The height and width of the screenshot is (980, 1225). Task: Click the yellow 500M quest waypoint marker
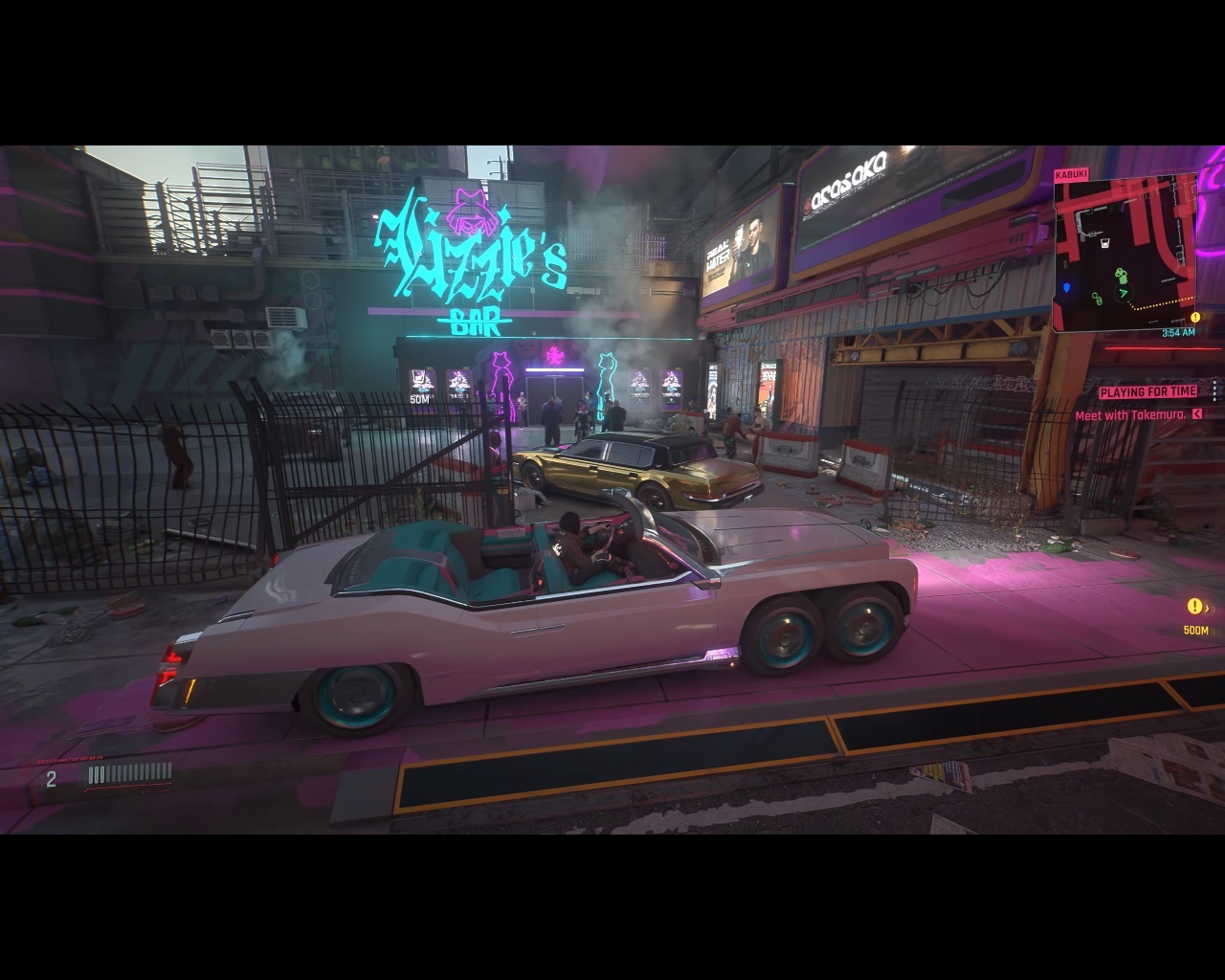(x=1194, y=607)
